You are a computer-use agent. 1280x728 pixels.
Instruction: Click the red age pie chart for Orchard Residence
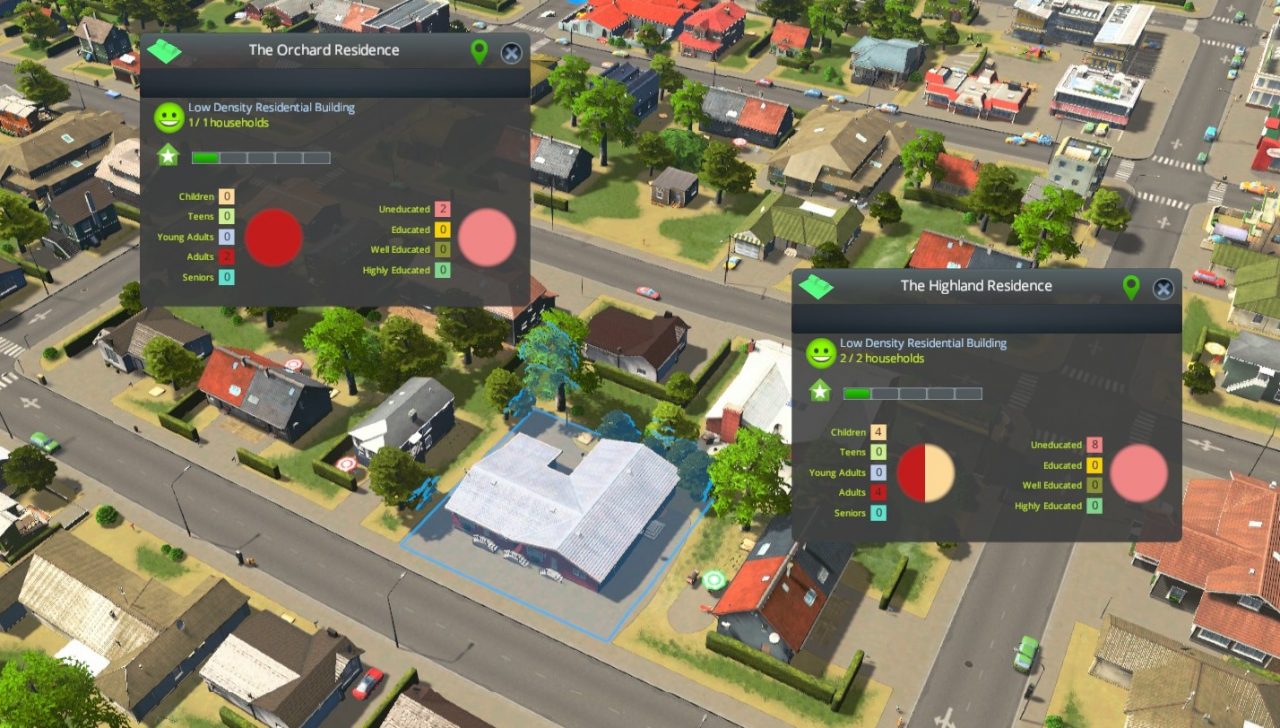click(x=274, y=237)
